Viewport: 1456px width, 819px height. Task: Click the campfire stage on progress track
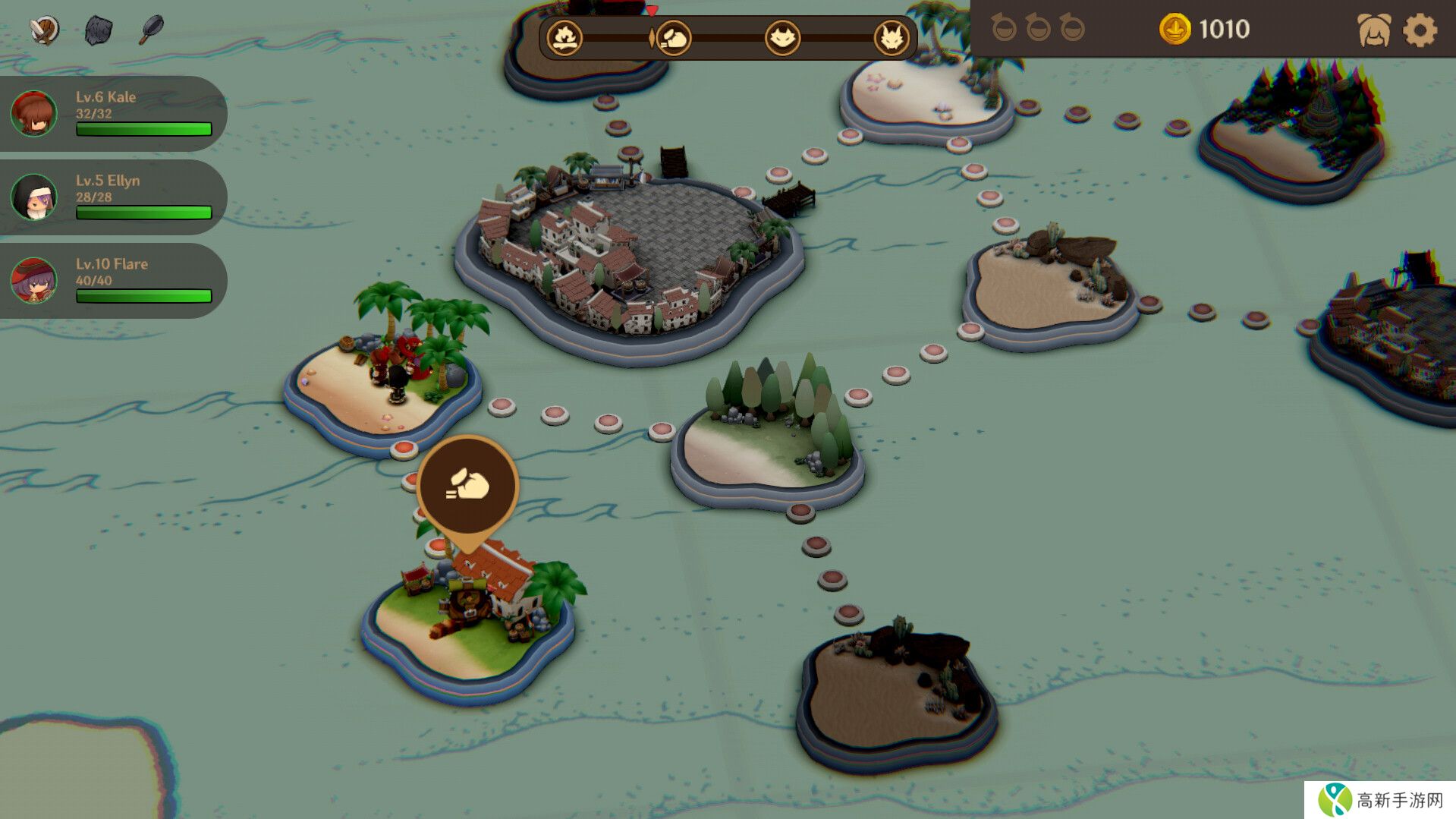pos(565,37)
